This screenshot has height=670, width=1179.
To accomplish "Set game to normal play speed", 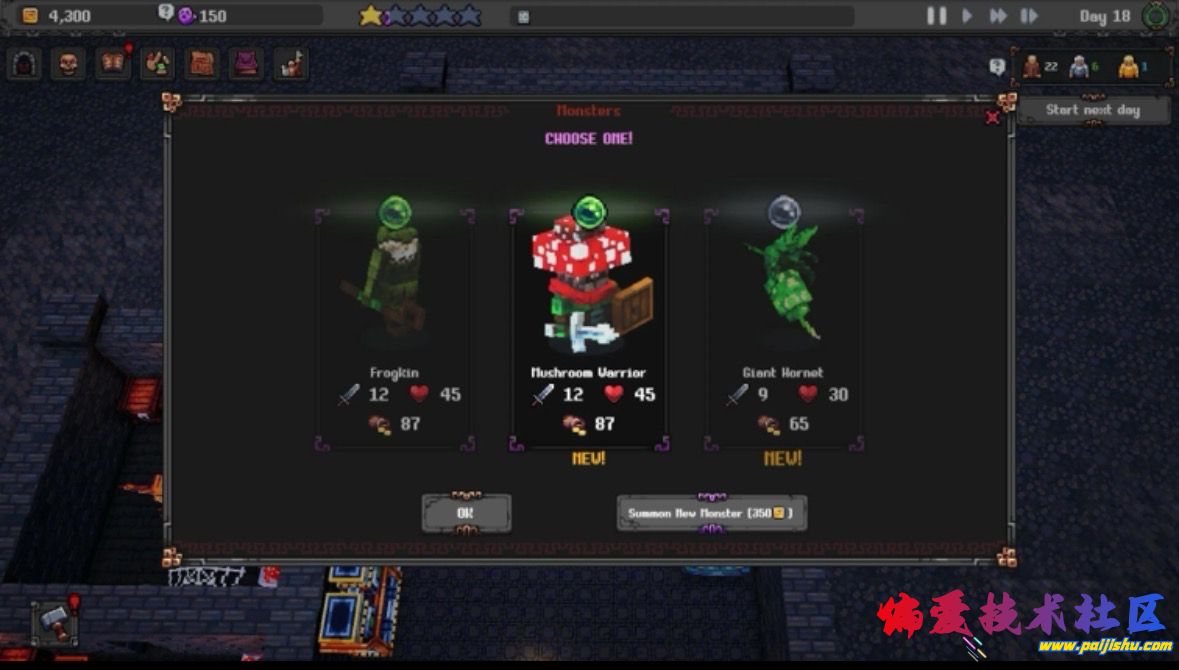I will [967, 16].
